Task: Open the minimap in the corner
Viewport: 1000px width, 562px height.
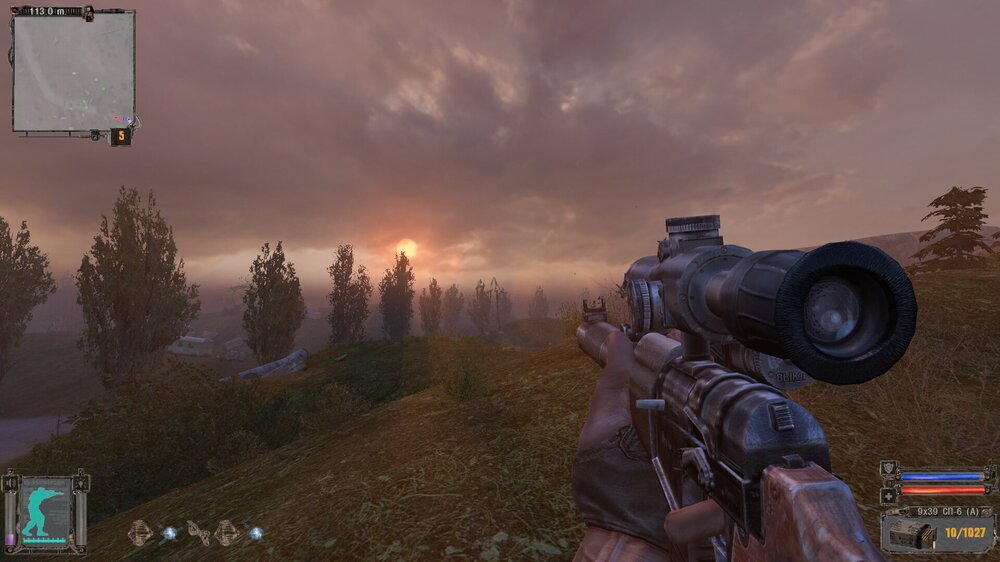Action: [73, 72]
